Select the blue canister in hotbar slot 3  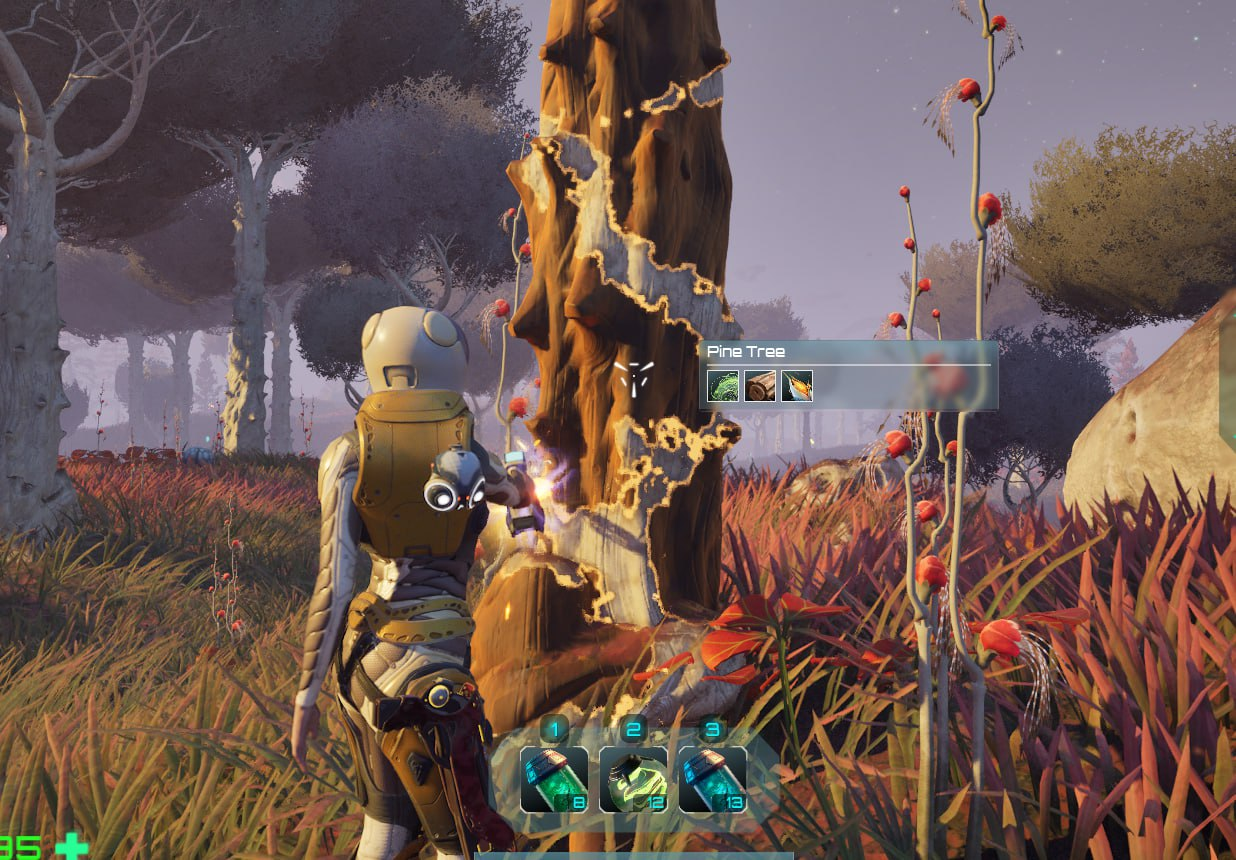pos(712,779)
